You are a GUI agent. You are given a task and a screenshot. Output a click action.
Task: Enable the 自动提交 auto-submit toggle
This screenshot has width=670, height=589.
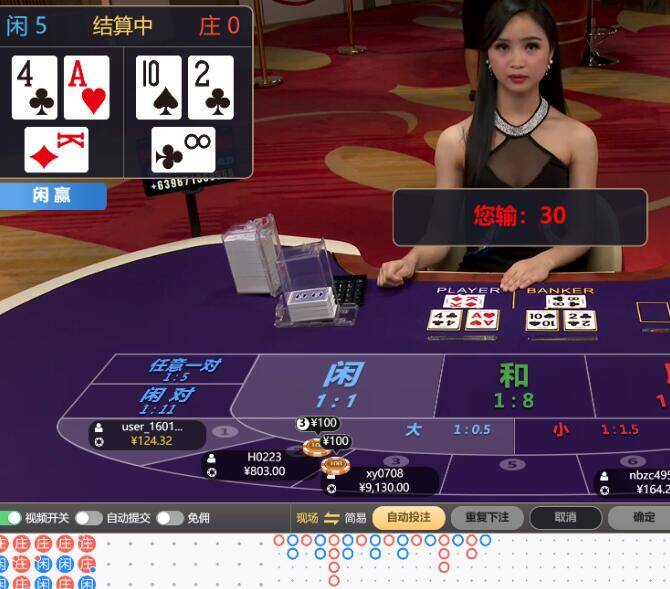click(89, 517)
